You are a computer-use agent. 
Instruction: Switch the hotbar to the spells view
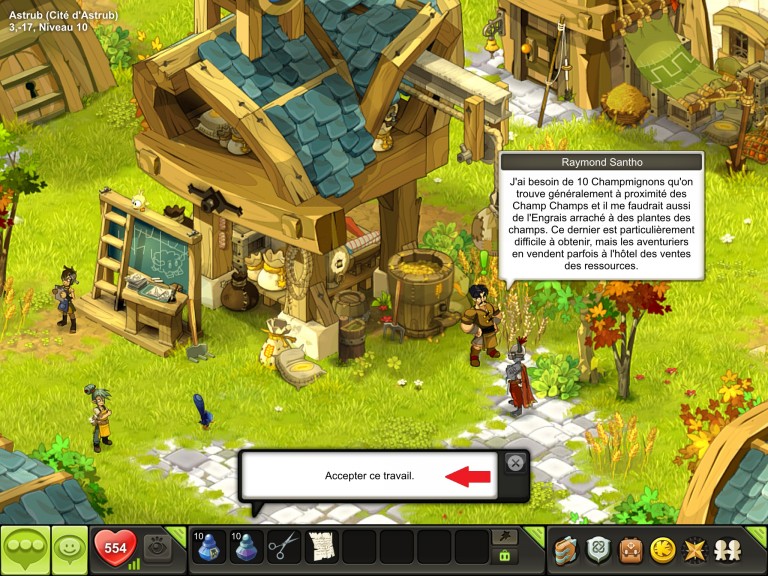505,538
